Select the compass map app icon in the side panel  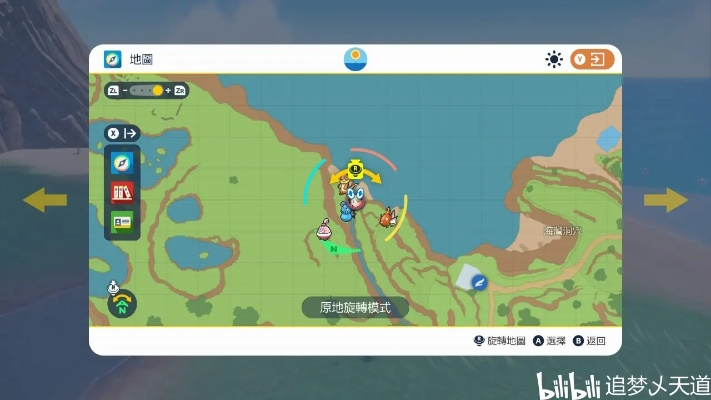pyautogui.click(x=122, y=162)
